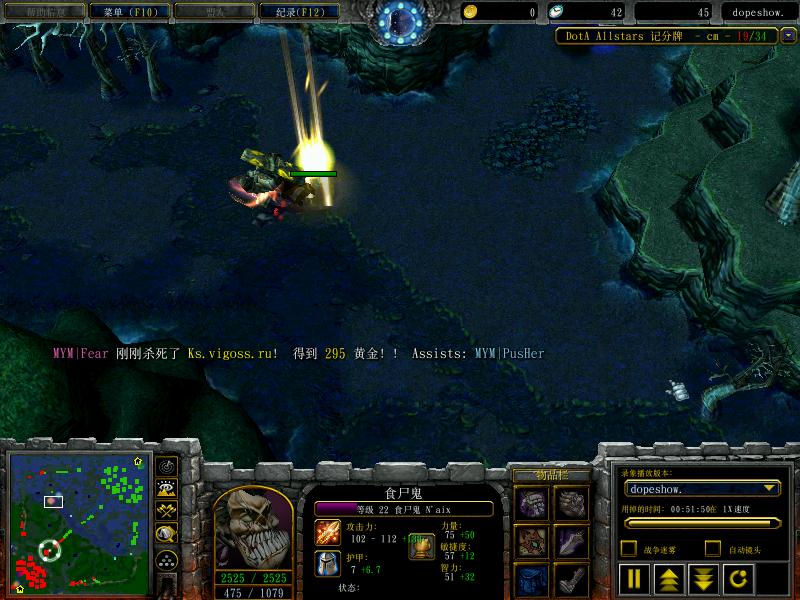This screenshot has width=800, height=600.
Task: Select the grey armored fist inventory item
Action: point(570,504)
